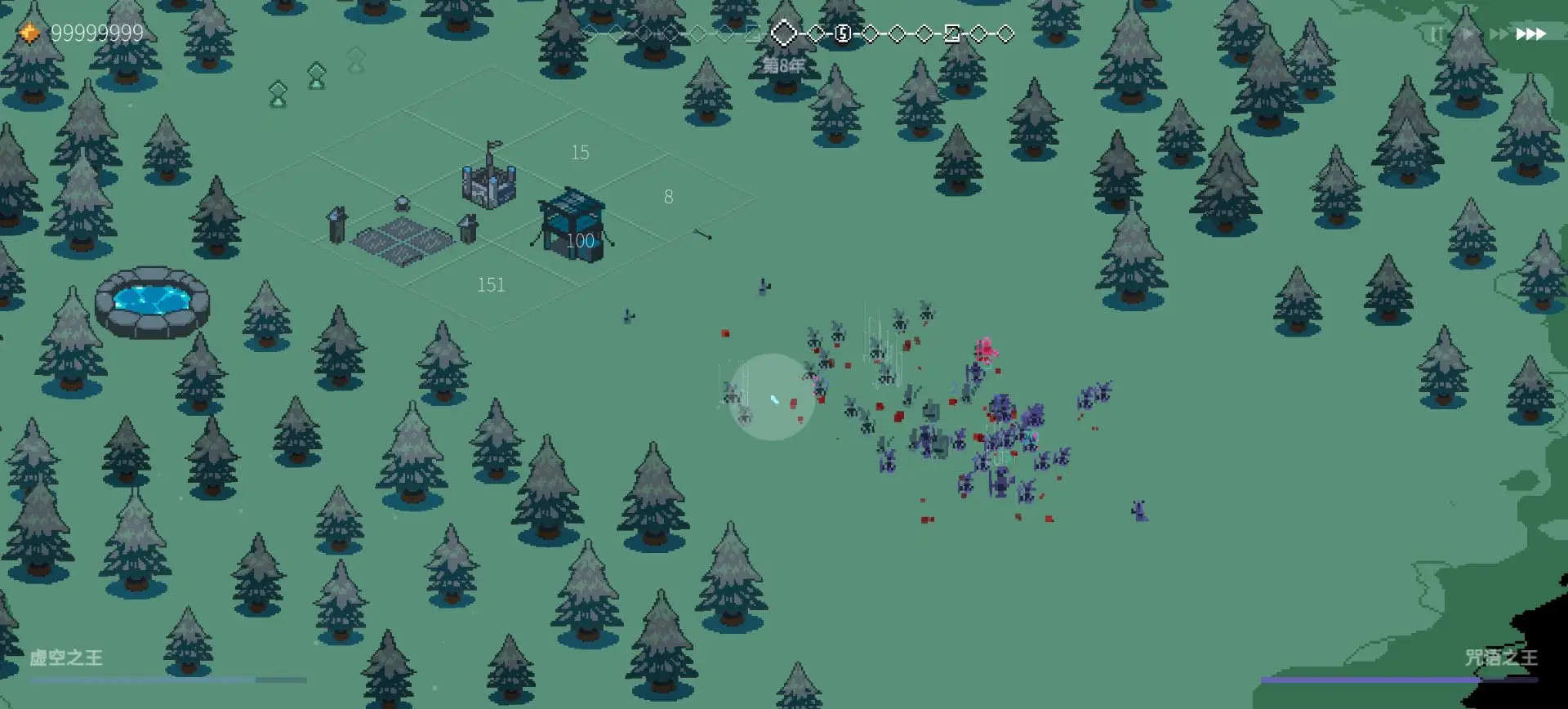Buy the empty plot priced 151

[x=491, y=285]
